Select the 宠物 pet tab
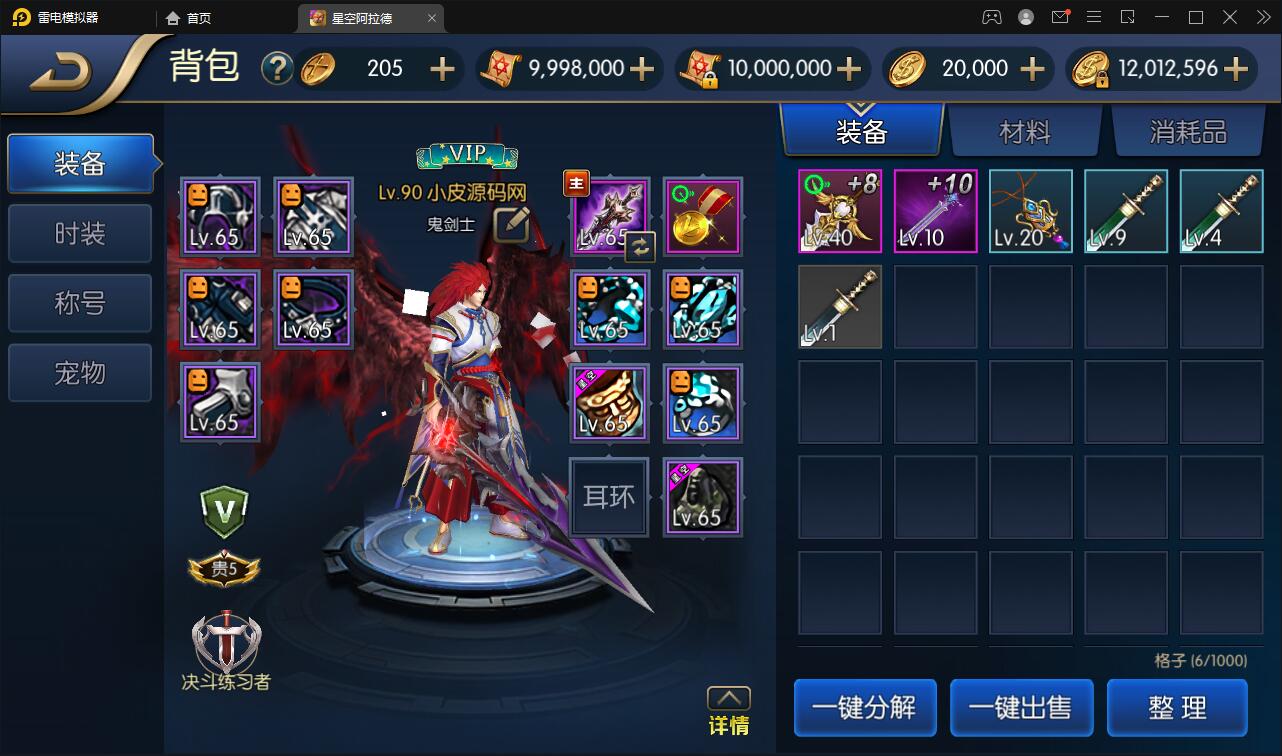The width and height of the screenshot is (1282, 756). pyautogui.click(x=80, y=373)
